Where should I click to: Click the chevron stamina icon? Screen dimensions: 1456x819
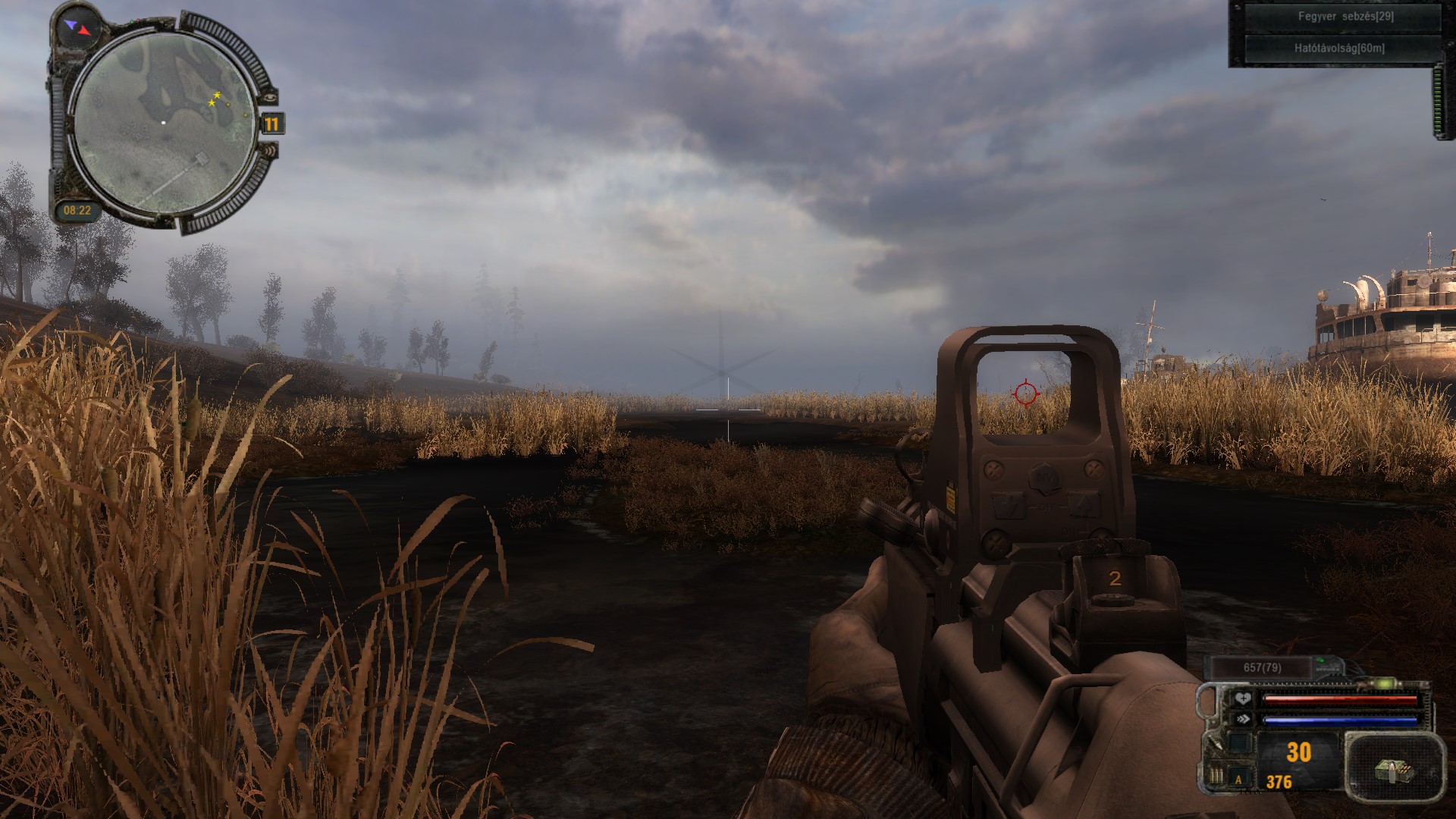pos(1242,719)
